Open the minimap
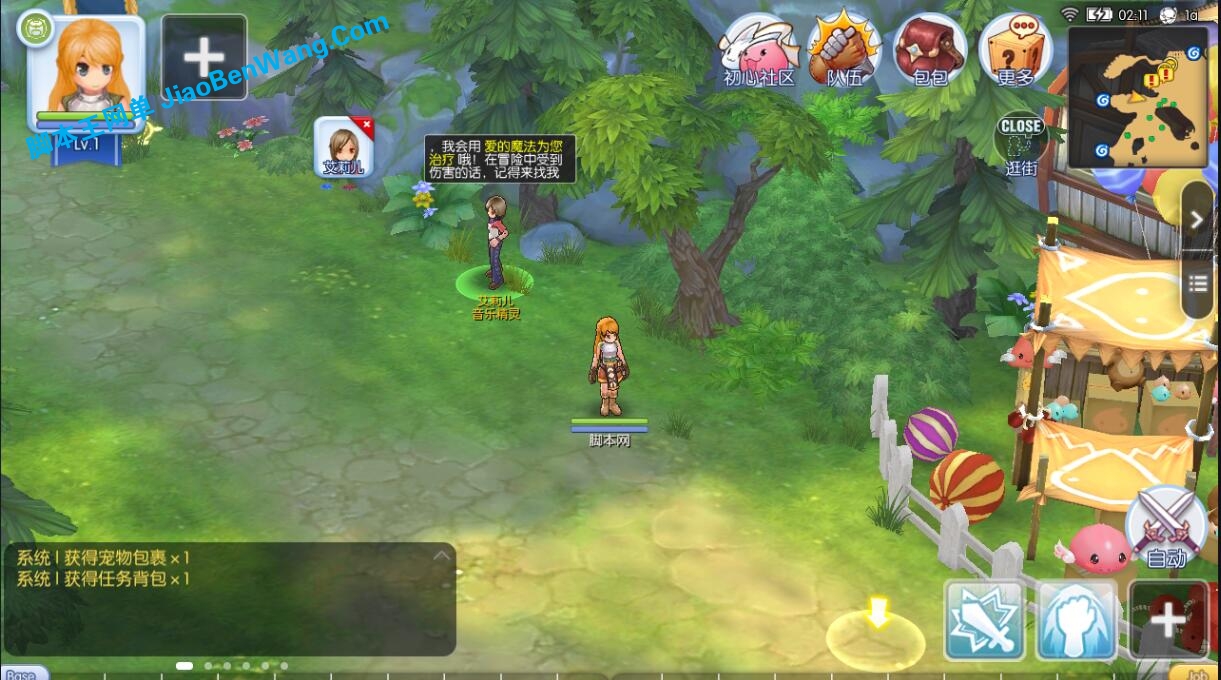The image size is (1221, 680). (1139, 97)
